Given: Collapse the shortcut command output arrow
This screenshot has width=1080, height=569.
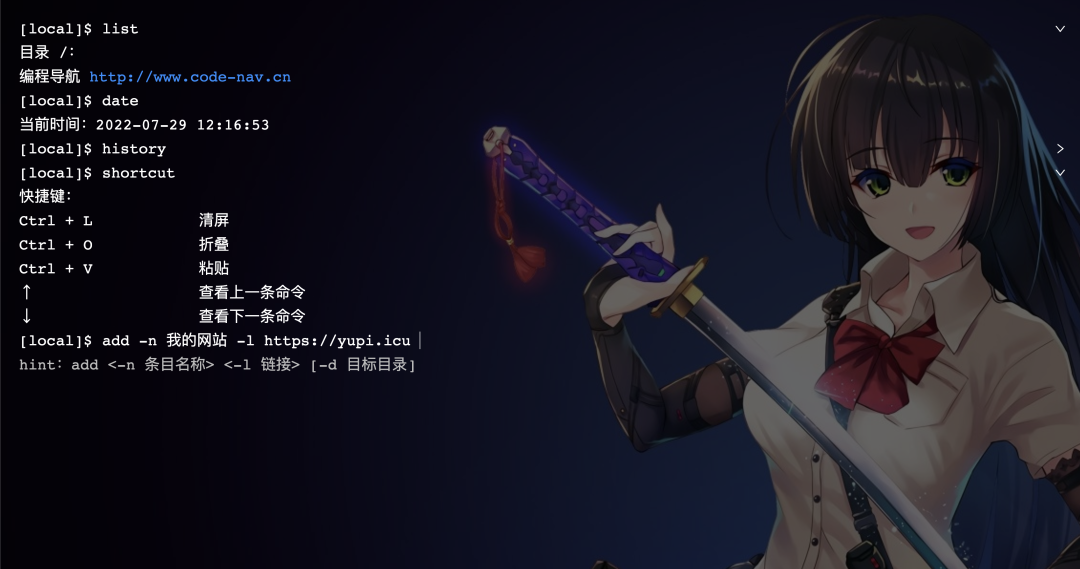Looking at the screenshot, I should tap(1060, 173).
